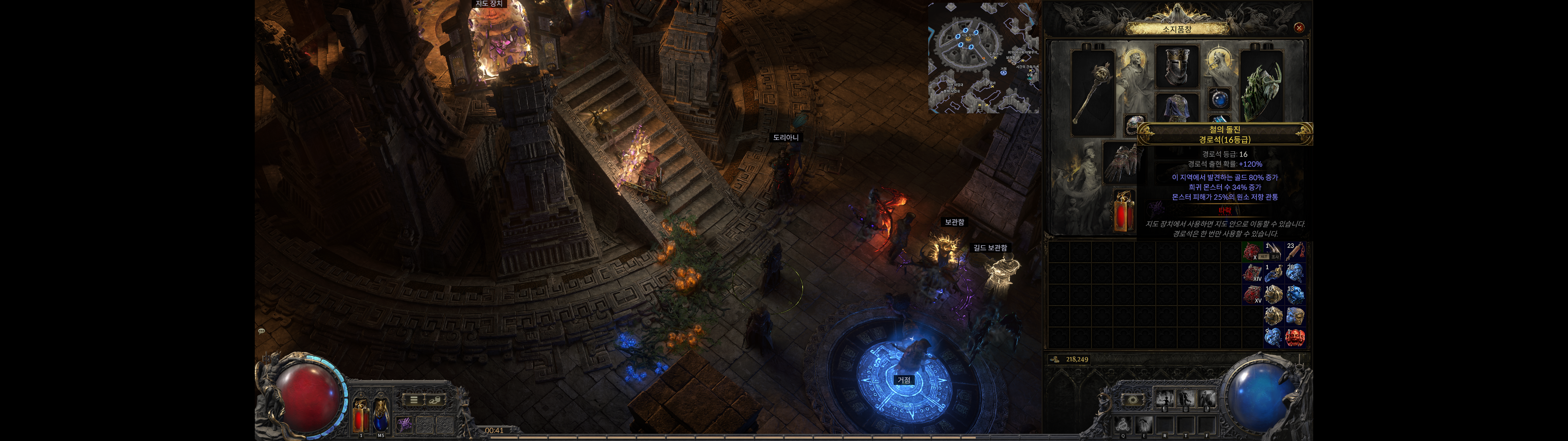Screen dimensions: 1568x441
Task: Activate the purple crystal skill icon
Action: 404,424
